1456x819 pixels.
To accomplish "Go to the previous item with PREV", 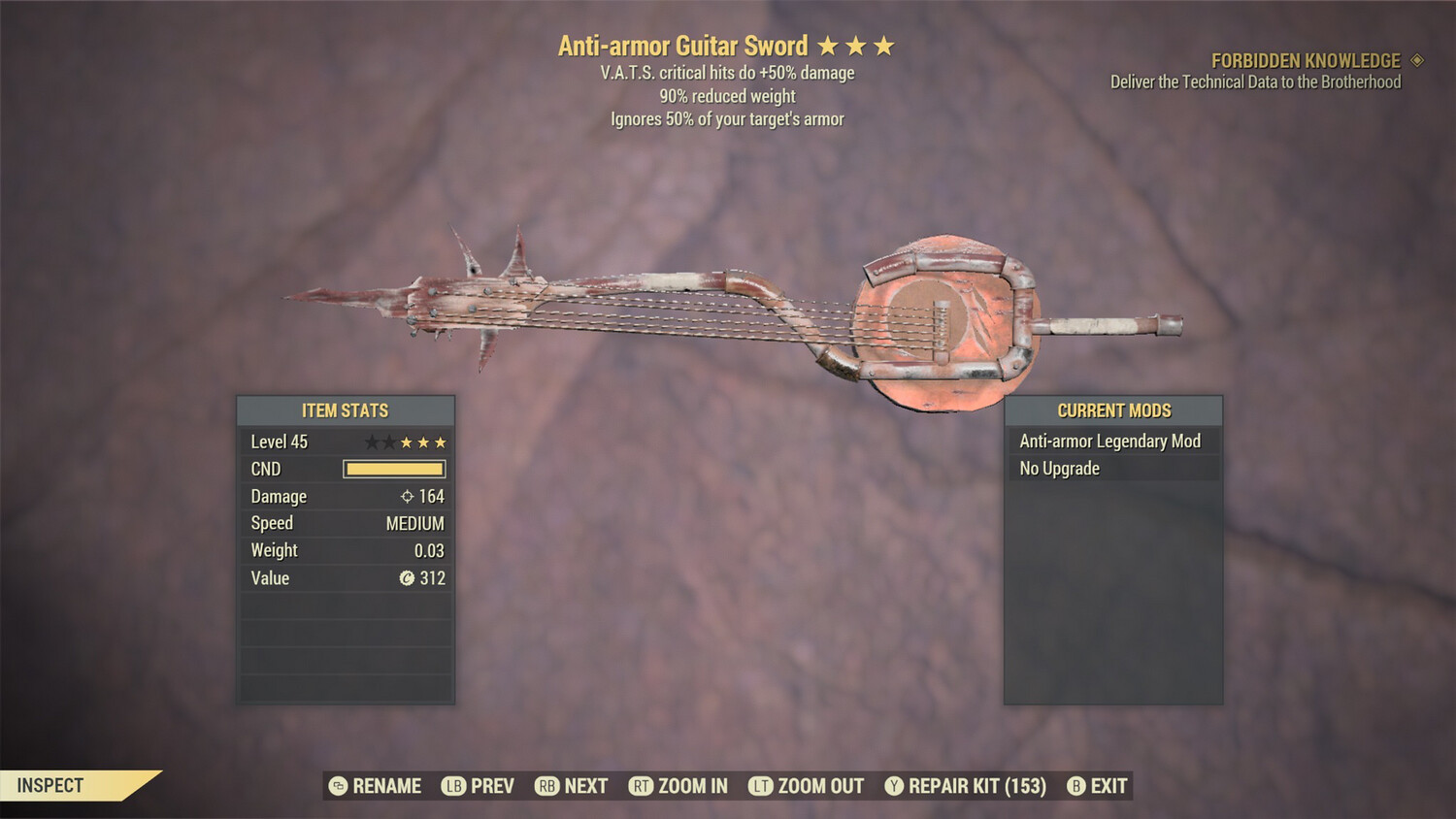I will 479,786.
